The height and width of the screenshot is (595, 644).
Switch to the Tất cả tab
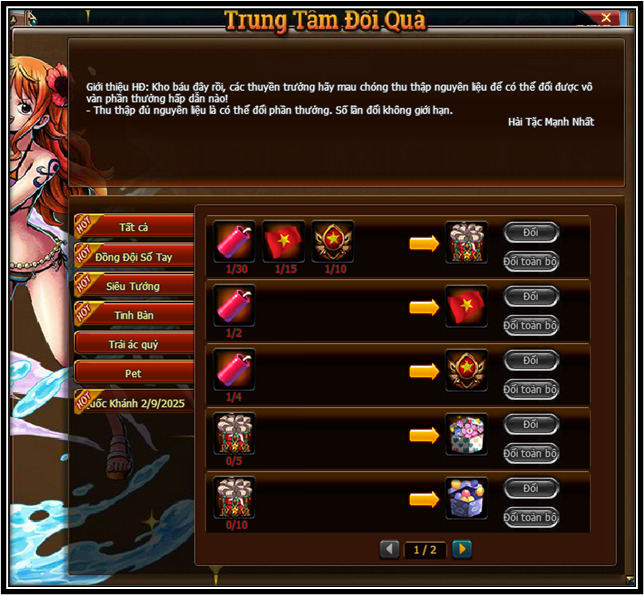coord(134,228)
